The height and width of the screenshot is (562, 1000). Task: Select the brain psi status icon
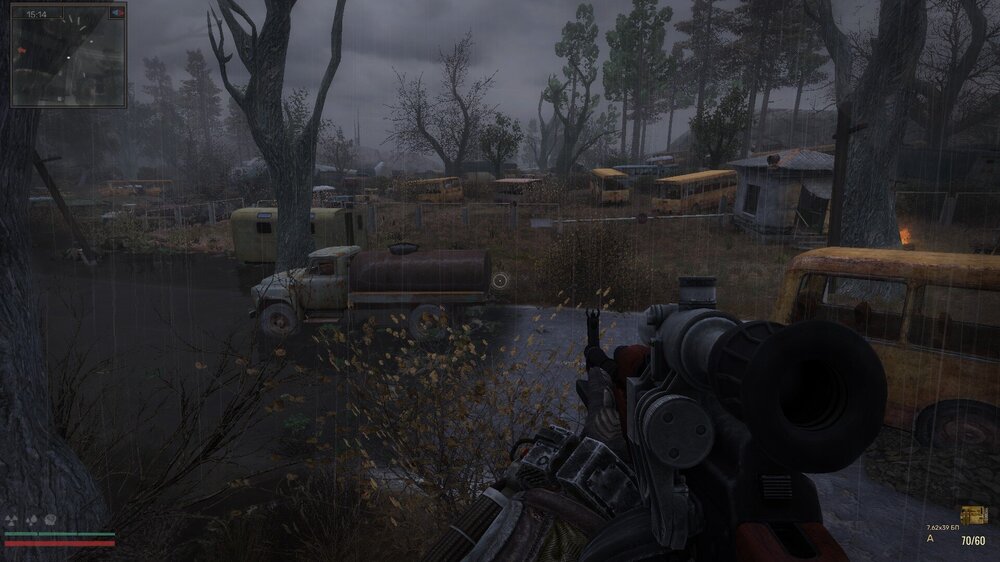tap(49, 520)
